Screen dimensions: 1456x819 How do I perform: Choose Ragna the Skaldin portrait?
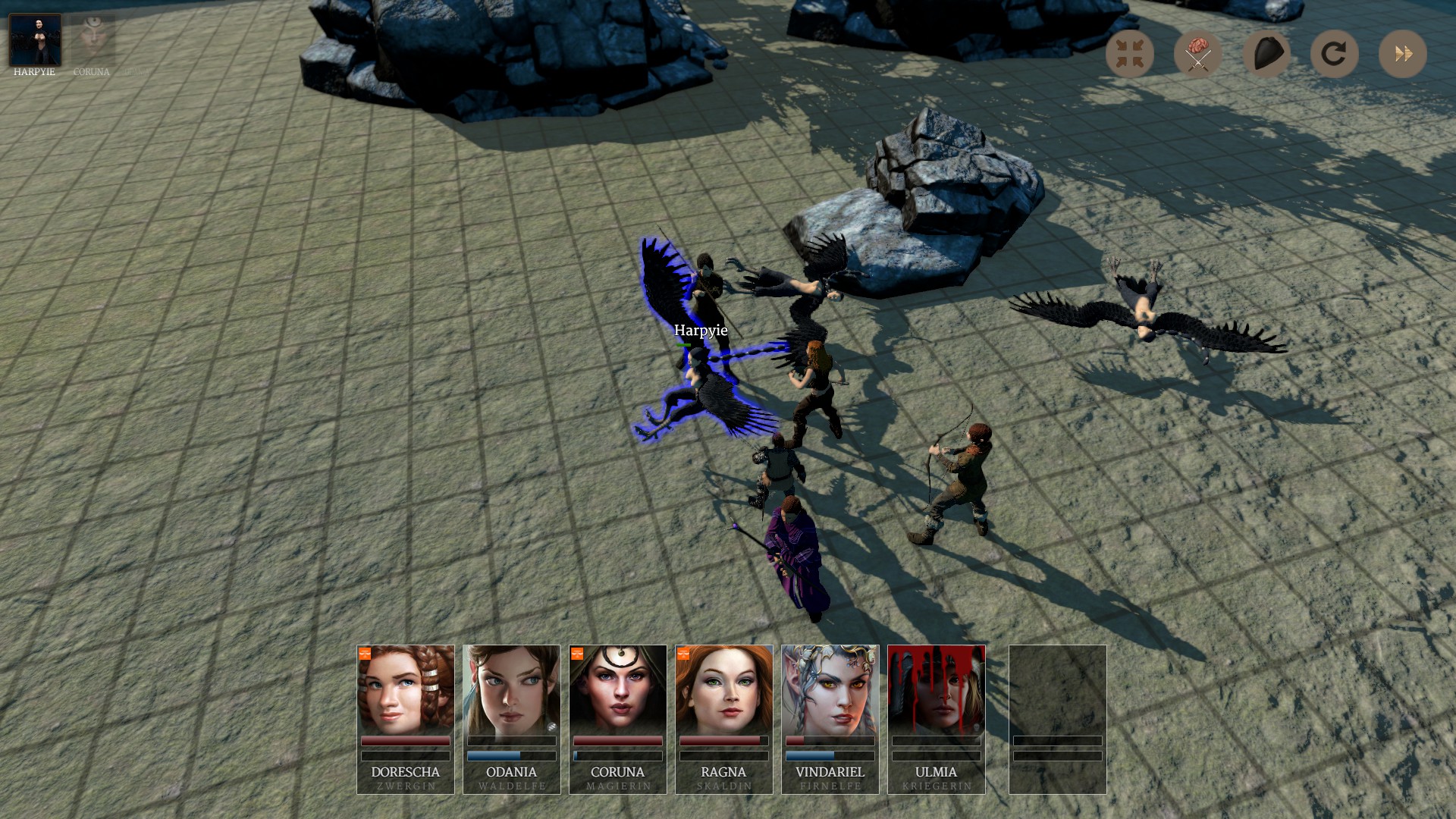tap(724, 690)
